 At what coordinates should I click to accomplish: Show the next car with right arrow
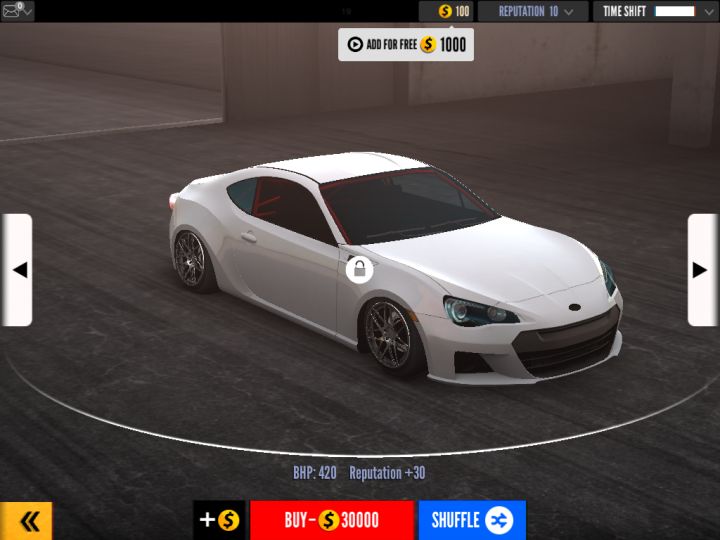(702, 270)
